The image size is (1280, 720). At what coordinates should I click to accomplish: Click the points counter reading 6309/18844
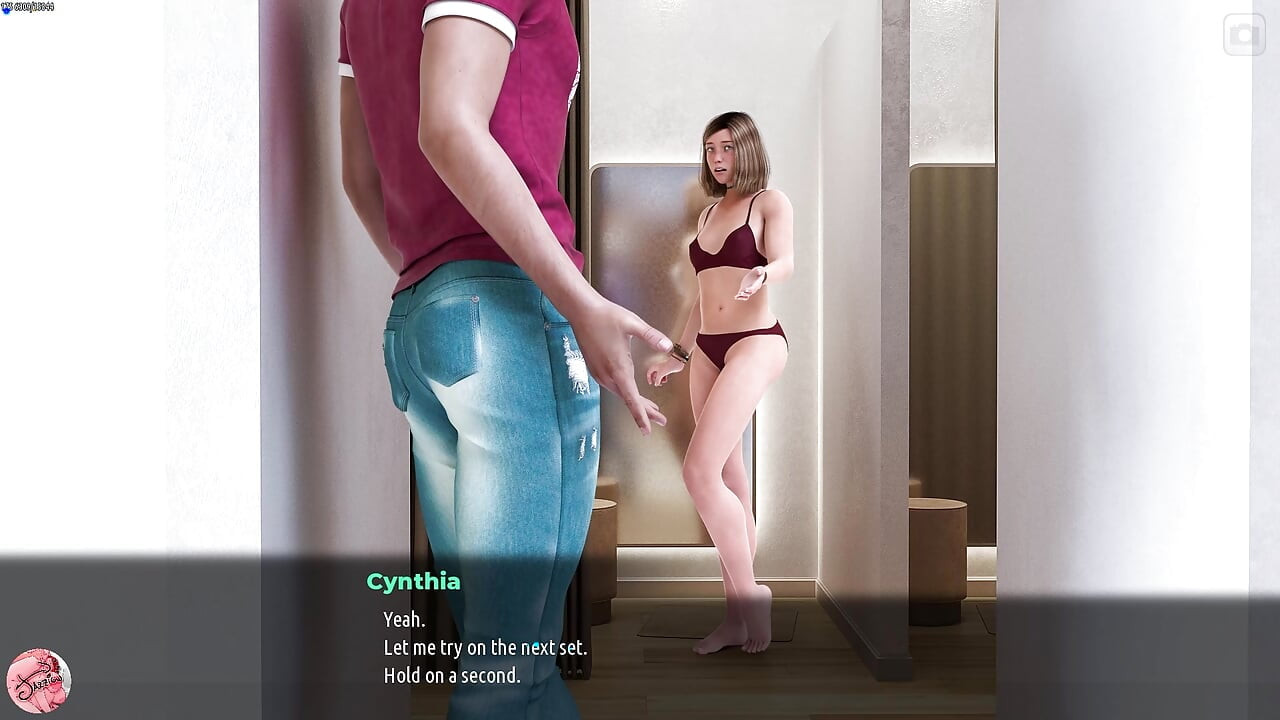pos(35,7)
